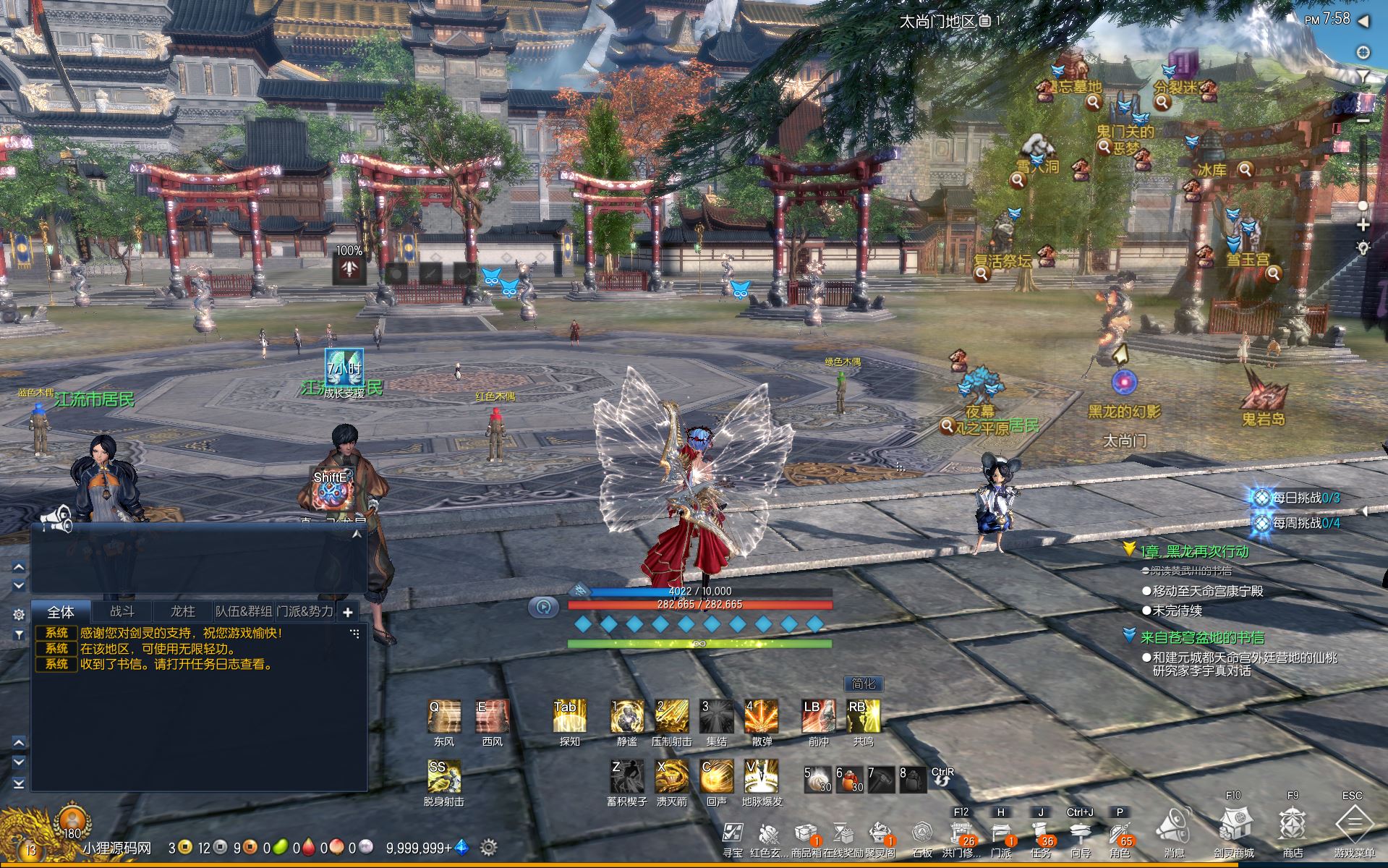This screenshot has width=1388, height=868.
Task: Open the 商店 store button
Action: click(x=1293, y=825)
